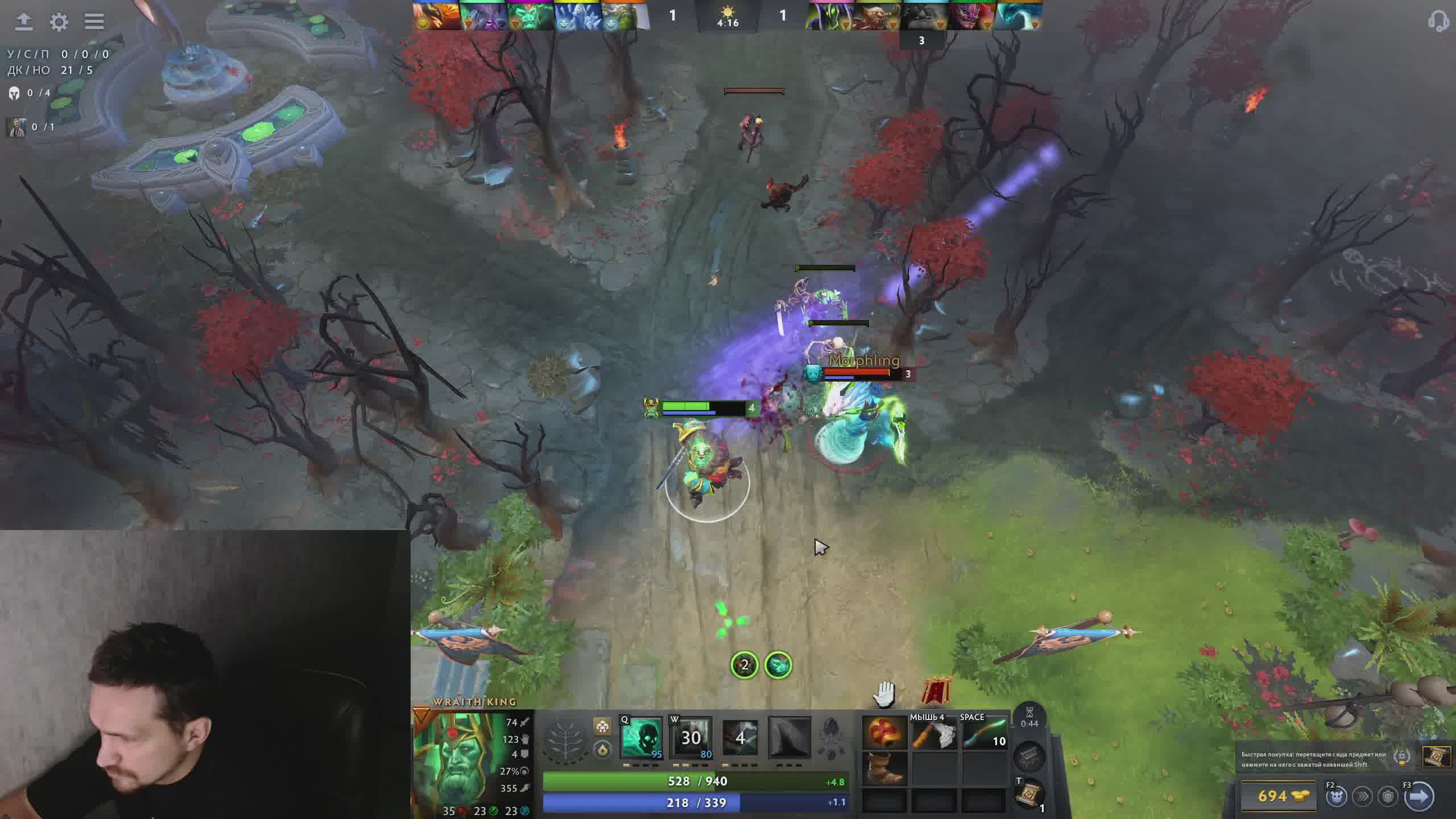1456x819 pixels.
Task: Use the Quelling Blade item
Action: (934, 735)
